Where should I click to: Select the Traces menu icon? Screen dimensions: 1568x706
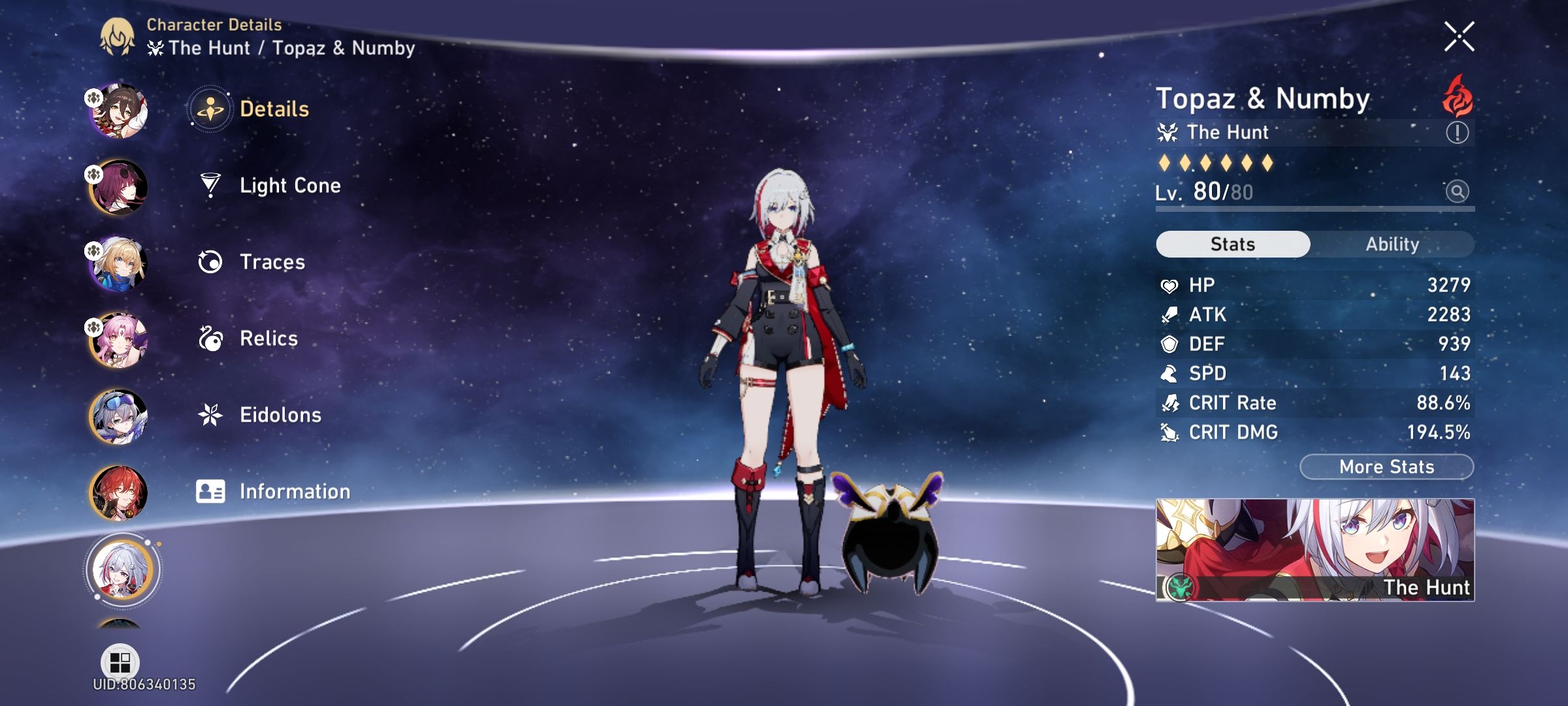(209, 262)
